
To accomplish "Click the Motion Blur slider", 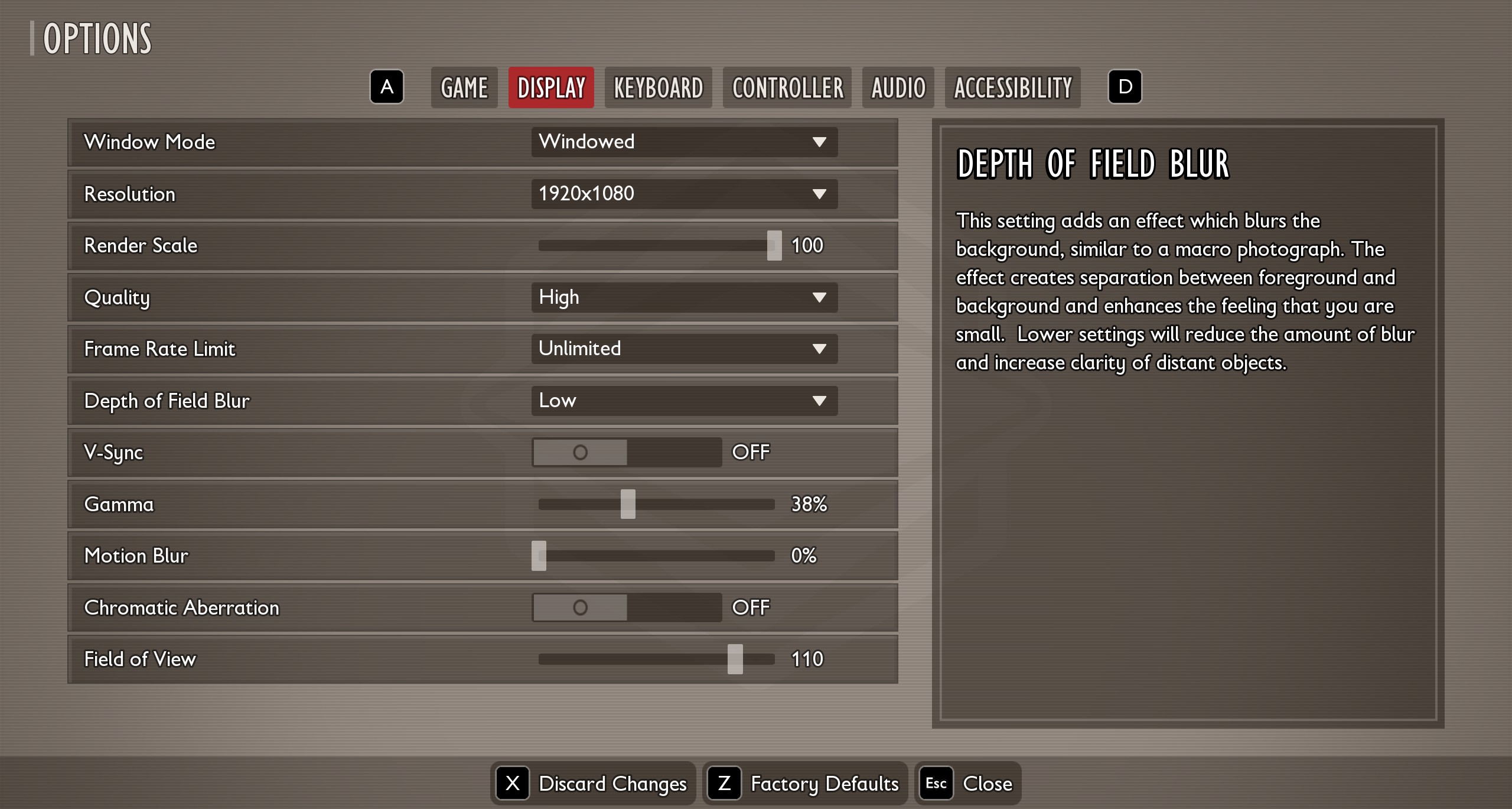I will [539, 555].
